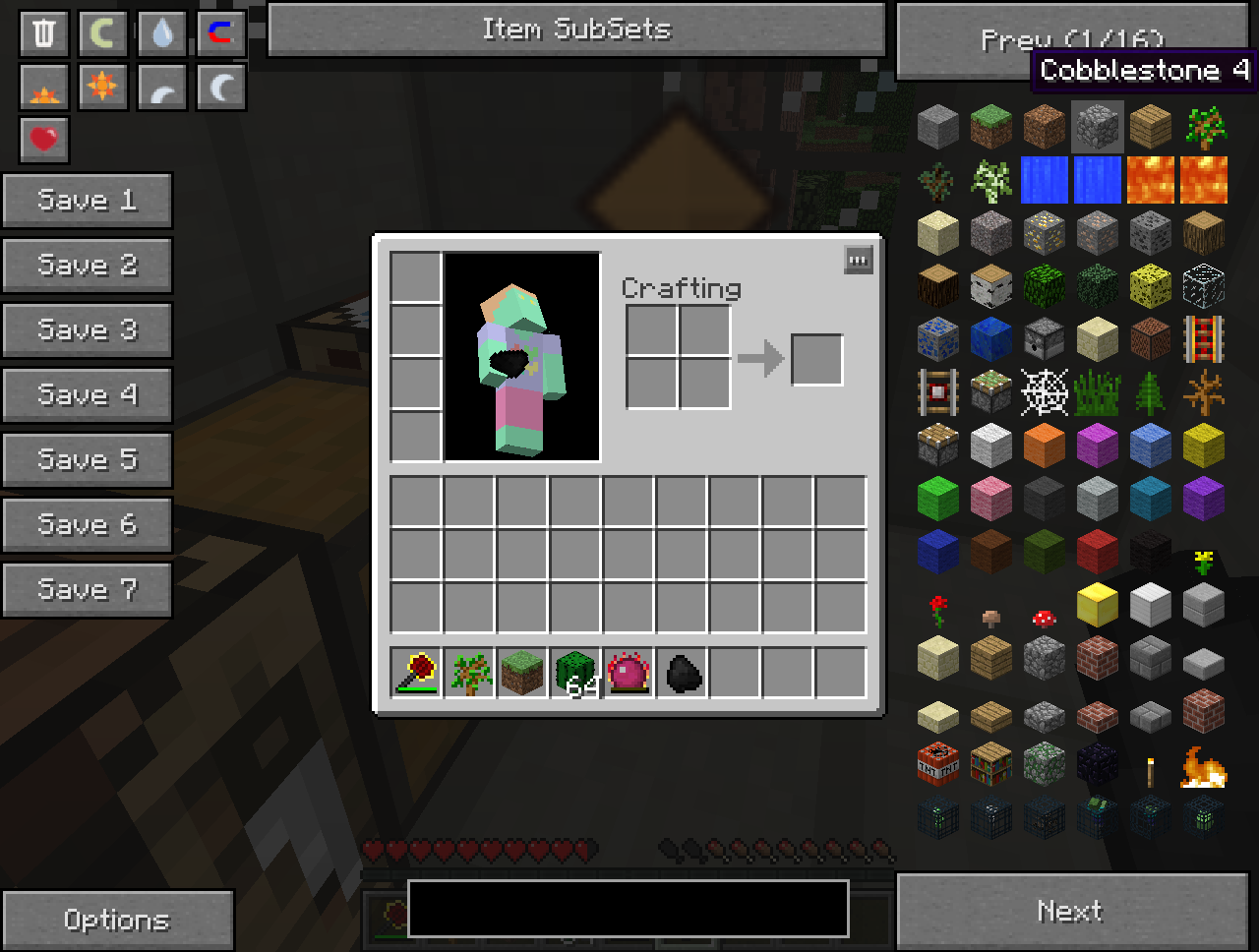Image resolution: width=1259 pixels, height=952 pixels.
Task: Click the Save 1 button
Action: 88,201
